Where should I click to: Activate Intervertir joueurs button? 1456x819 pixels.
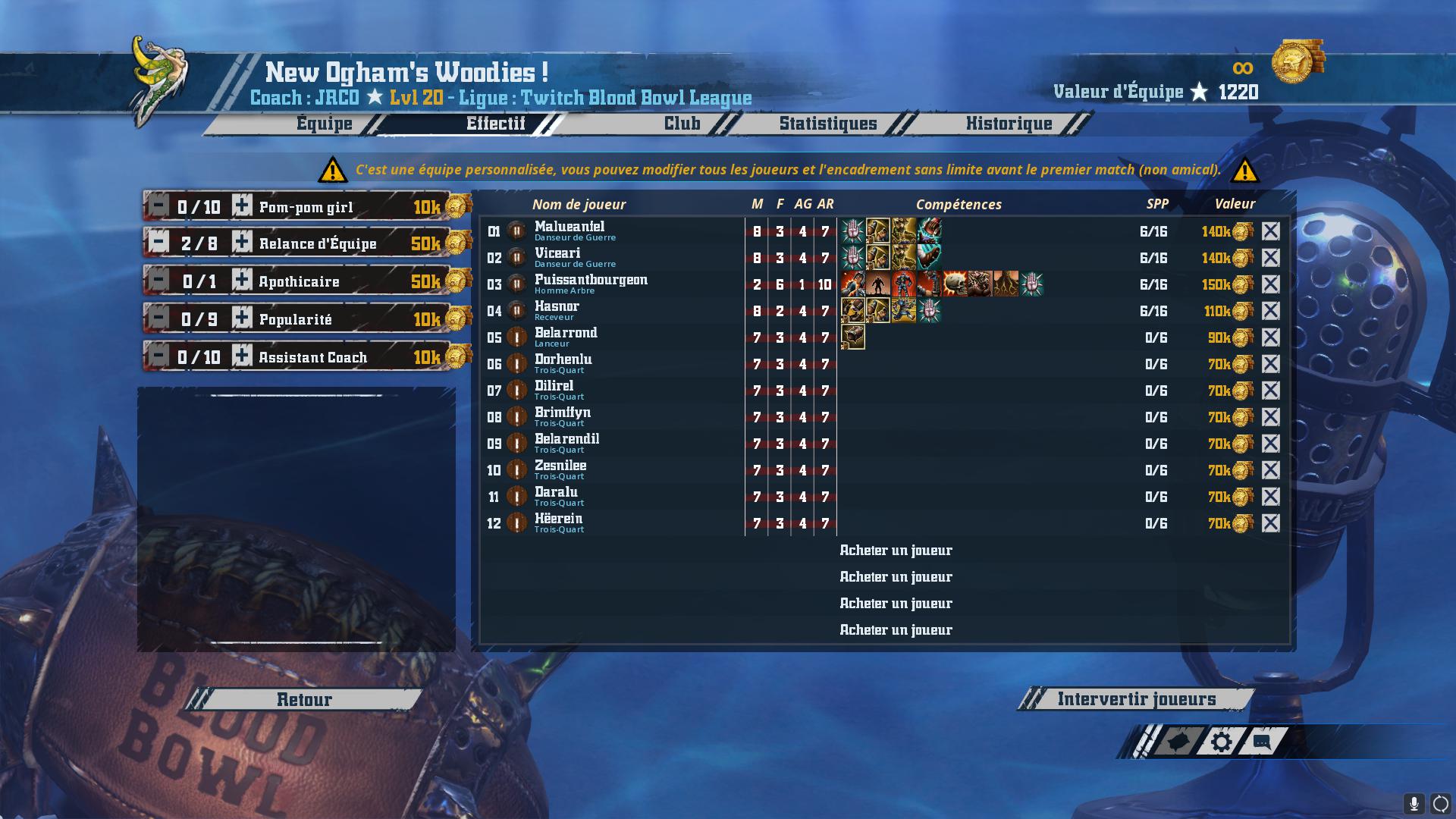[1136, 699]
